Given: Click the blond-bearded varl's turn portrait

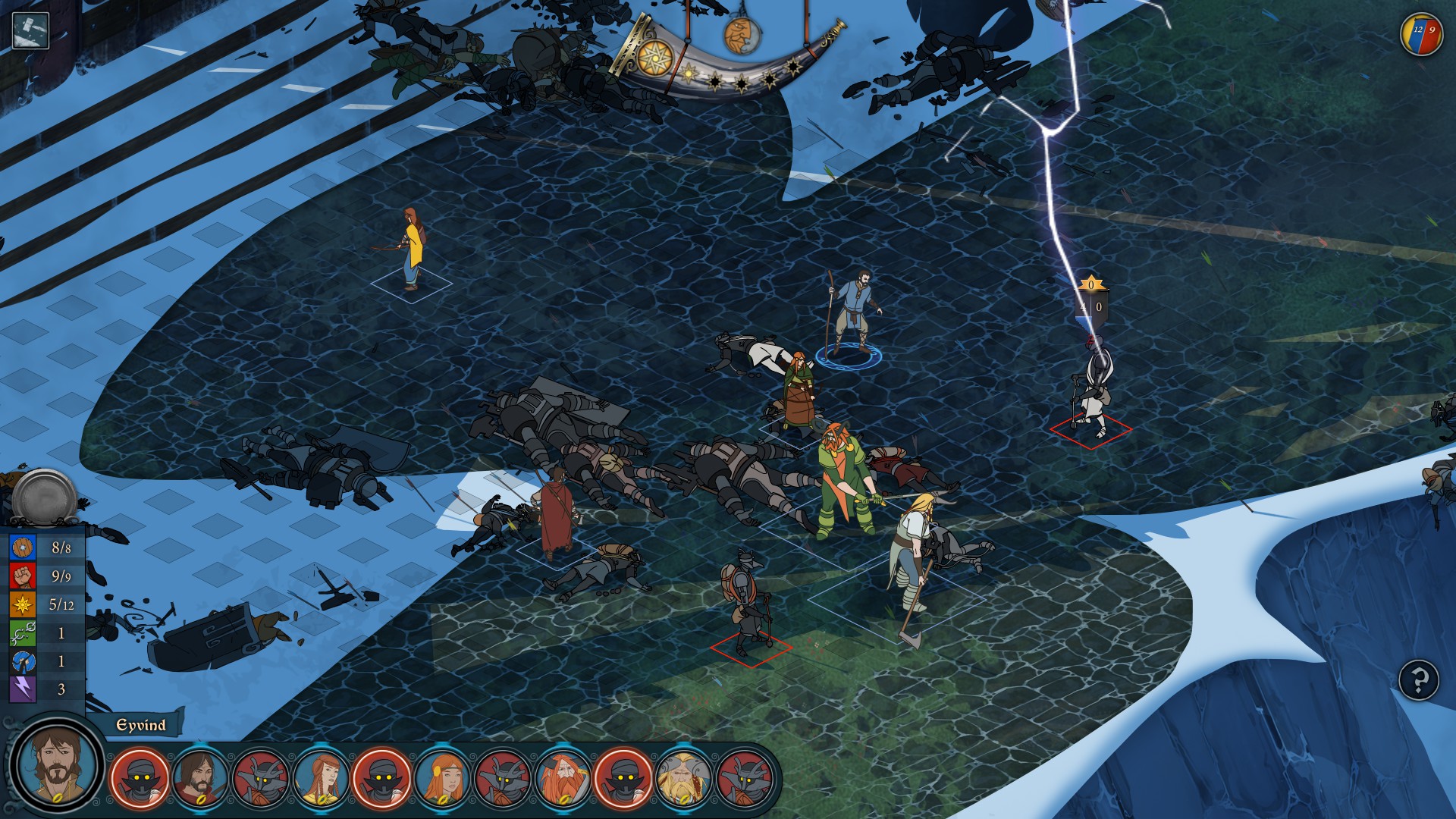Looking at the screenshot, I should (x=683, y=777).
